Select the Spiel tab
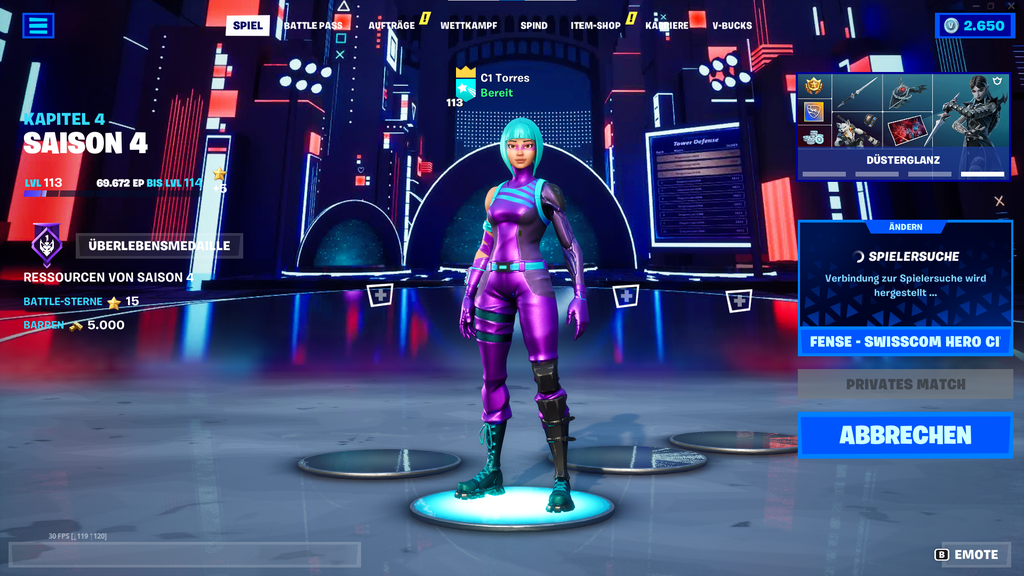 click(247, 25)
